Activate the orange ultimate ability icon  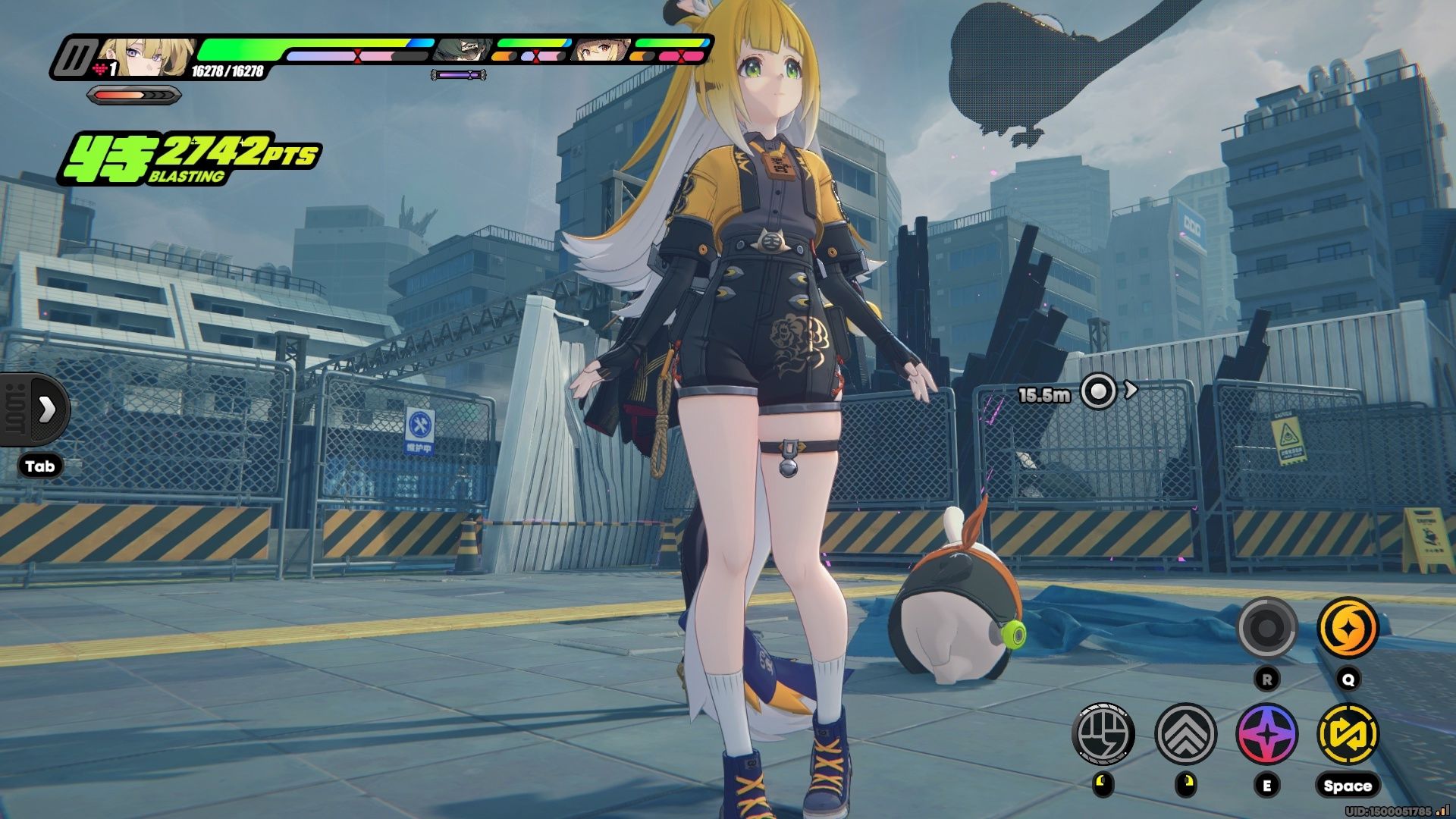(1348, 628)
